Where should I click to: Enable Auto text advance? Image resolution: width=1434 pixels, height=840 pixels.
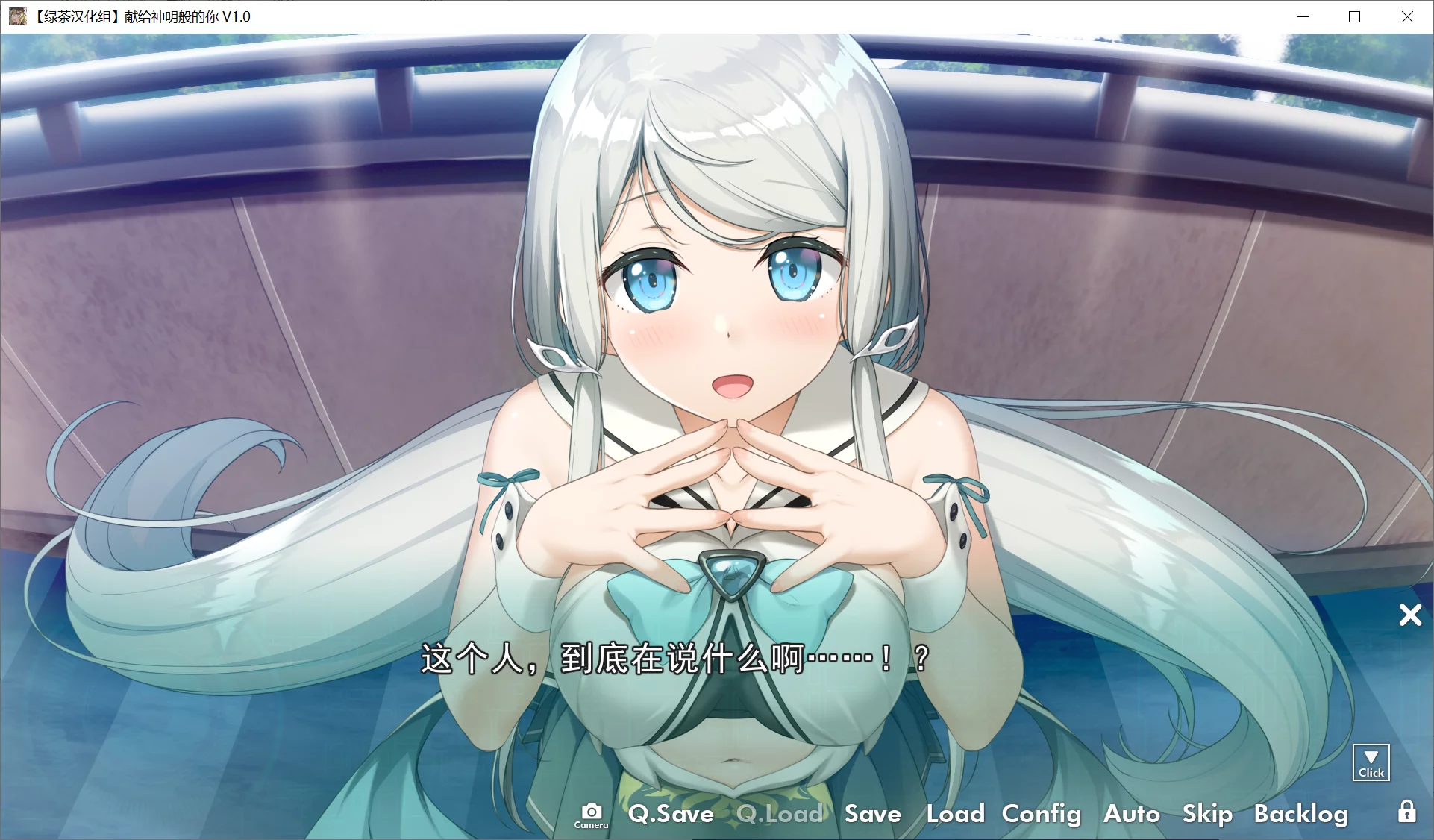pos(1131,814)
